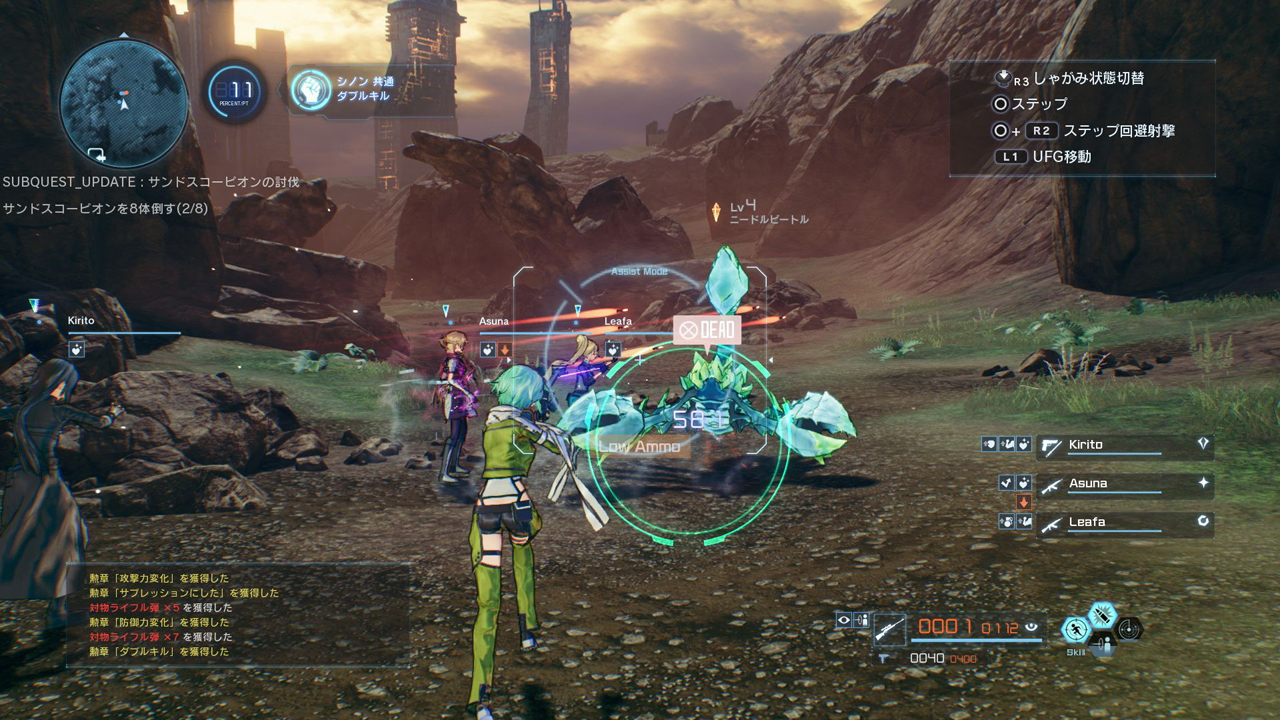Select Kirito in the party list
Image resolution: width=1280 pixels, height=720 pixels.
click(1124, 445)
